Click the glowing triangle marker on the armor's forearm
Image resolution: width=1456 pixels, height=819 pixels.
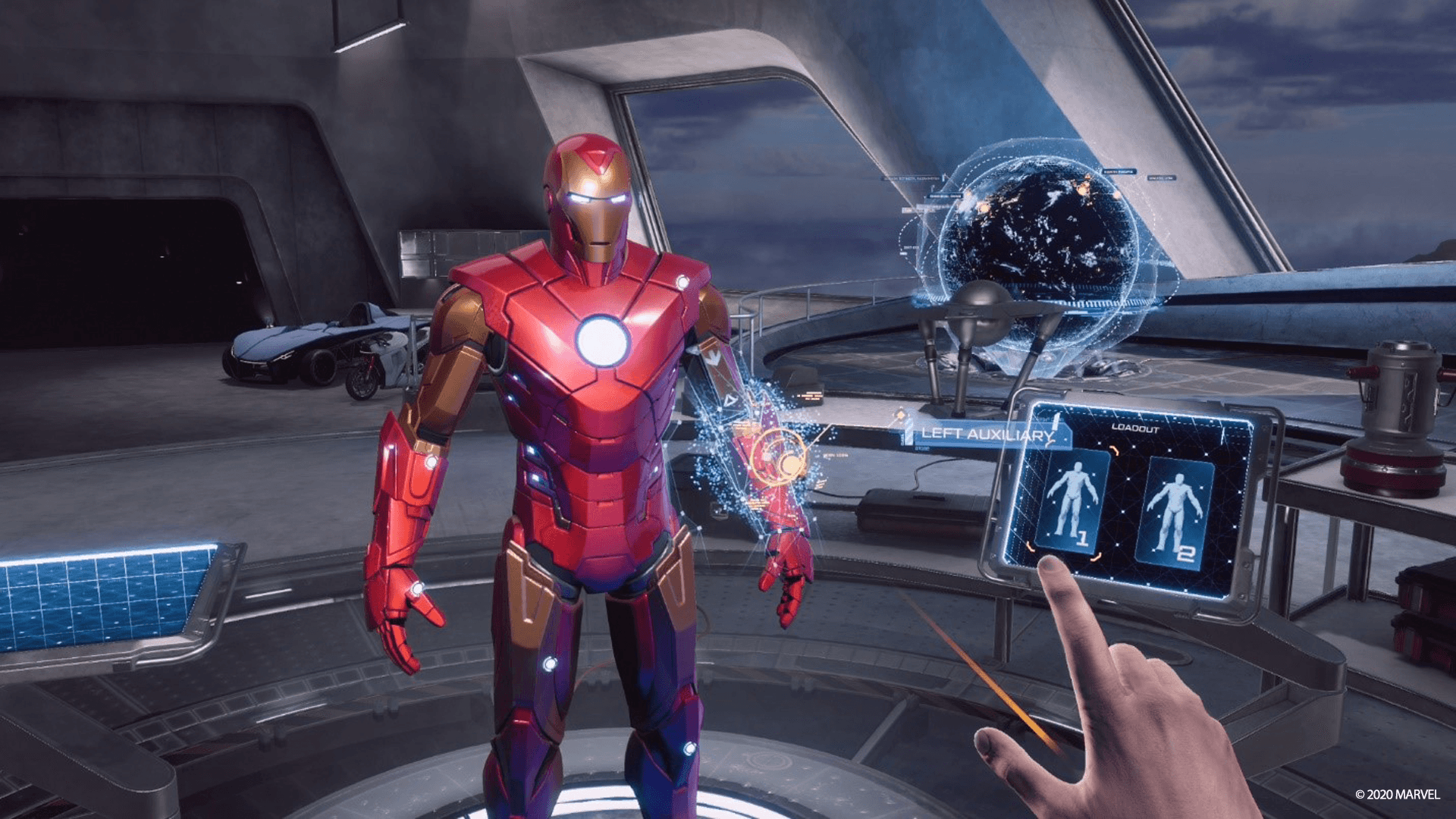(730, 400)
